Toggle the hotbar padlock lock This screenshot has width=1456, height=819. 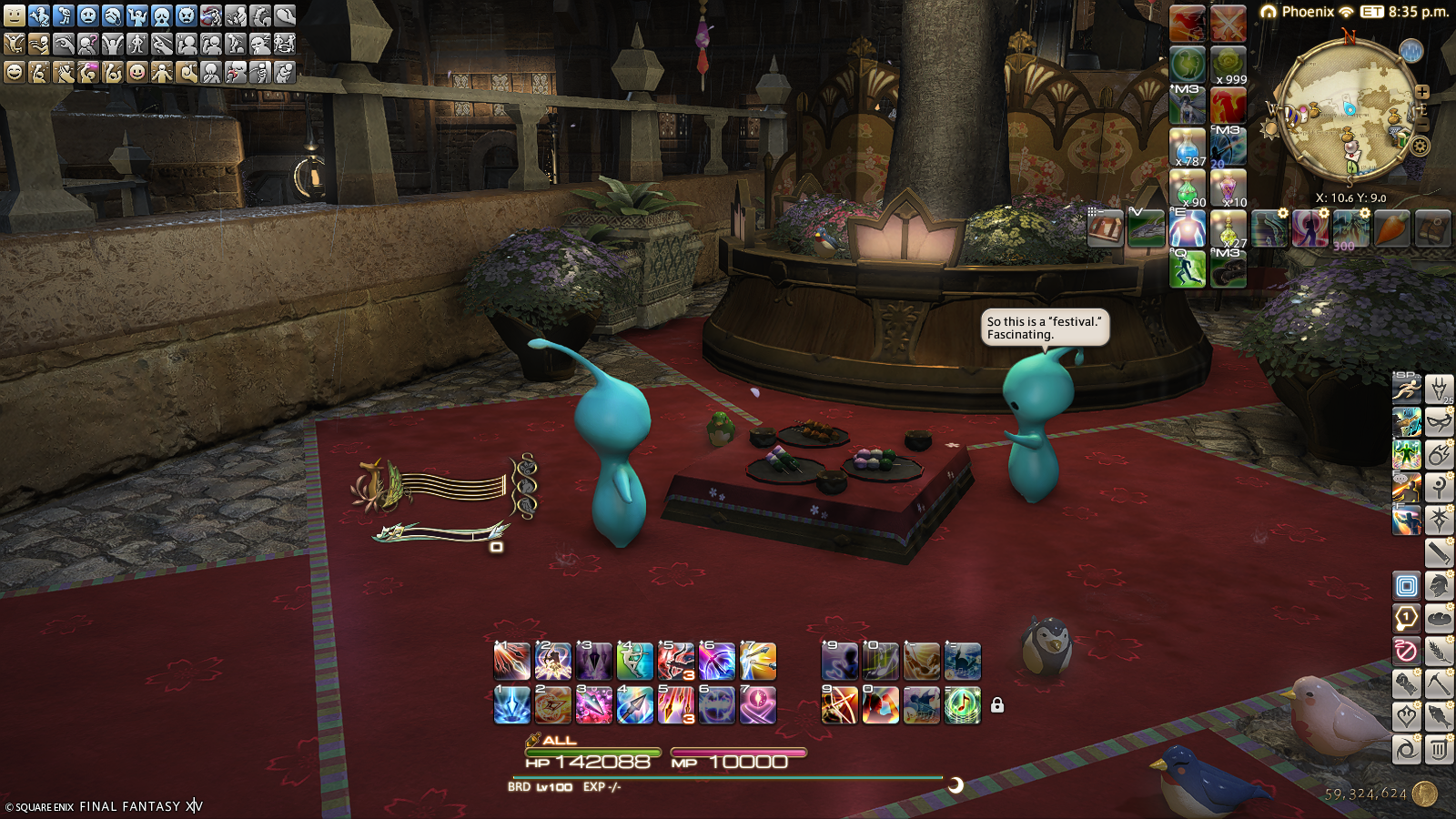(x=997, y=705)
